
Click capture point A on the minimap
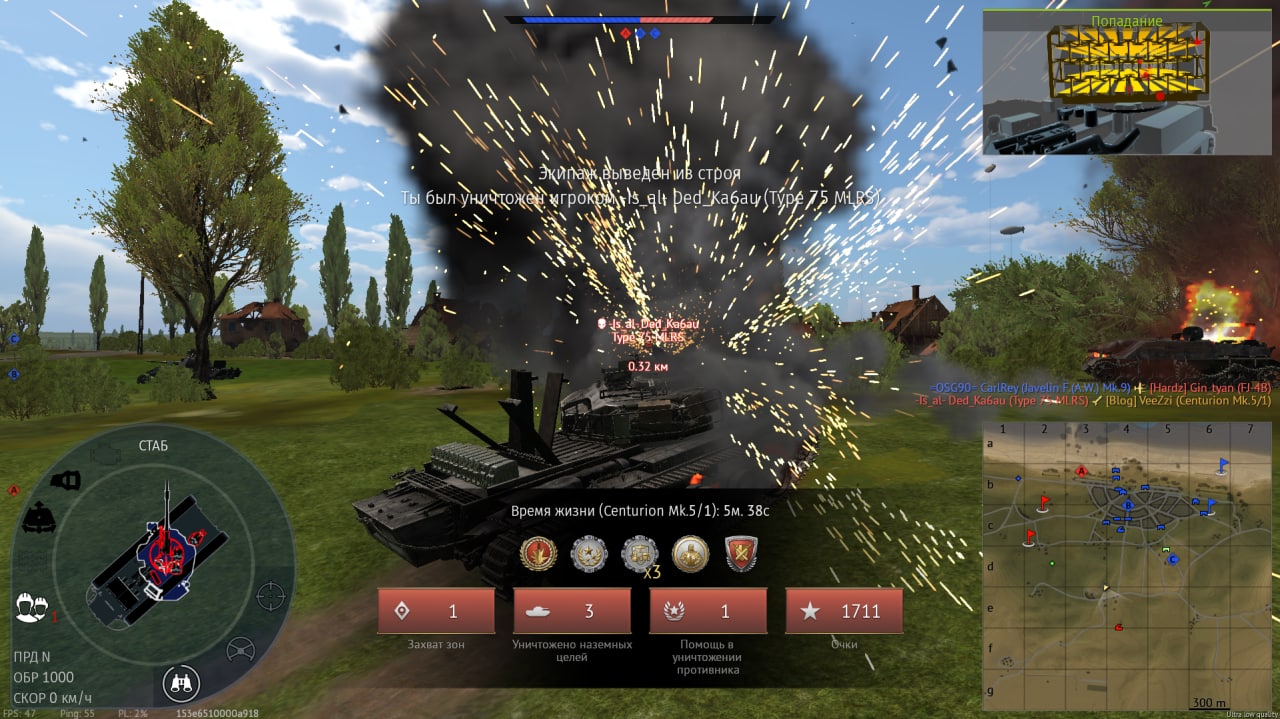tap(1081, 471)
